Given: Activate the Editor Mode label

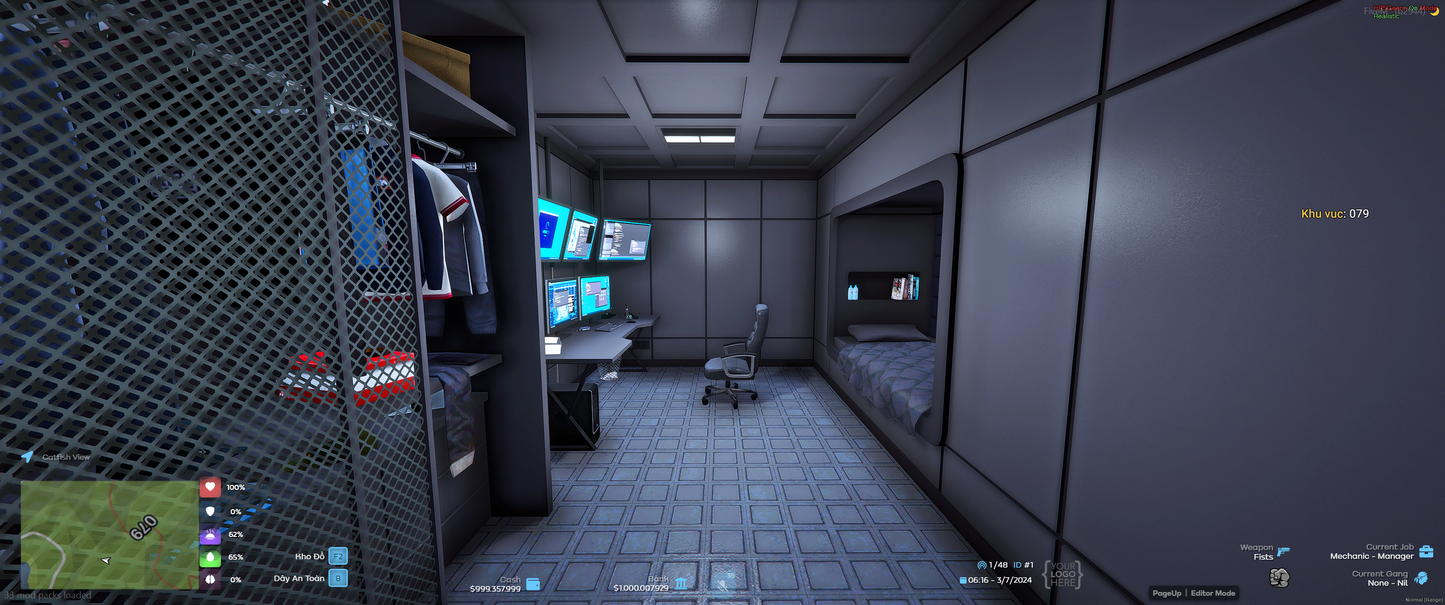Looking at the screenshot, I should 1213,593.
